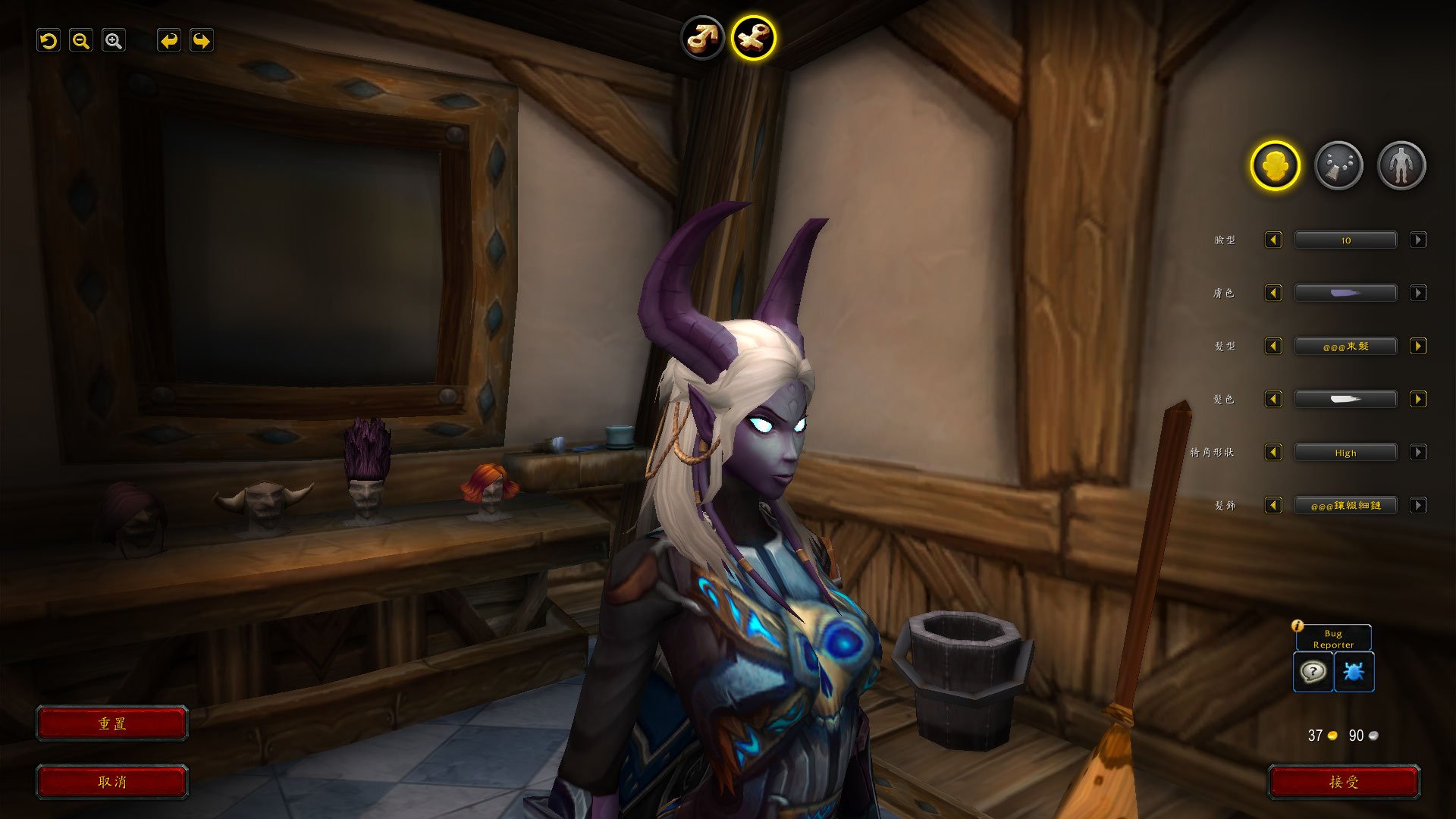The width and height of the screenshot is (1456, 819).
Task: Click the 重置 reset button
Action: point(112,723)
